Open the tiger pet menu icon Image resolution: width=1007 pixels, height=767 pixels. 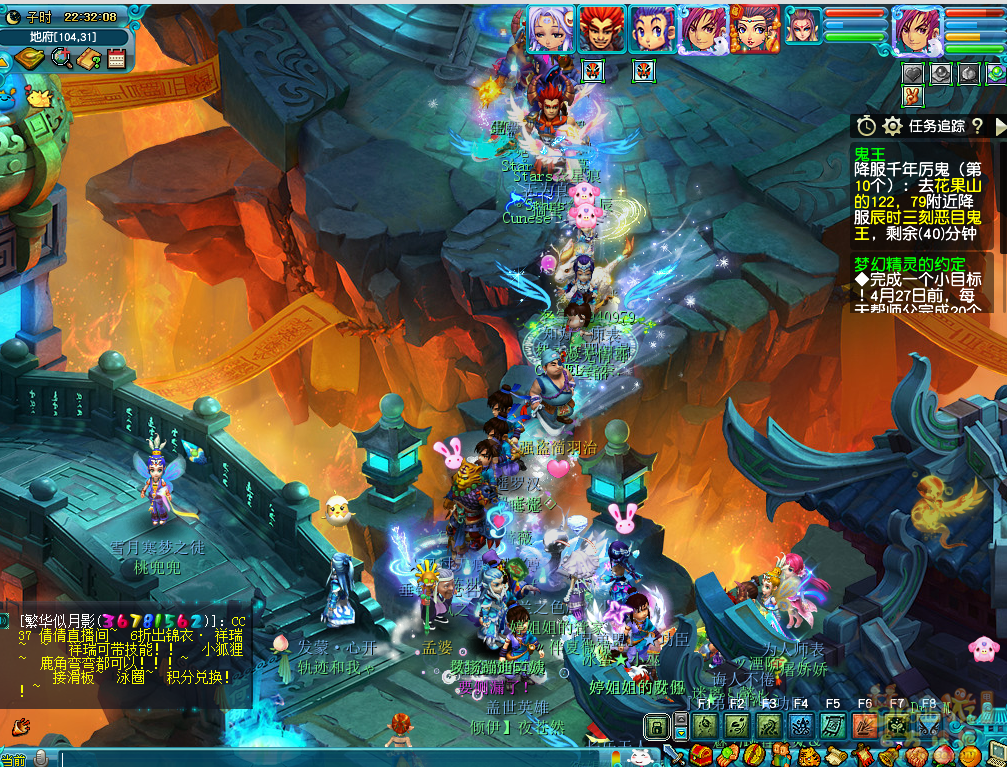click(809, 755)
